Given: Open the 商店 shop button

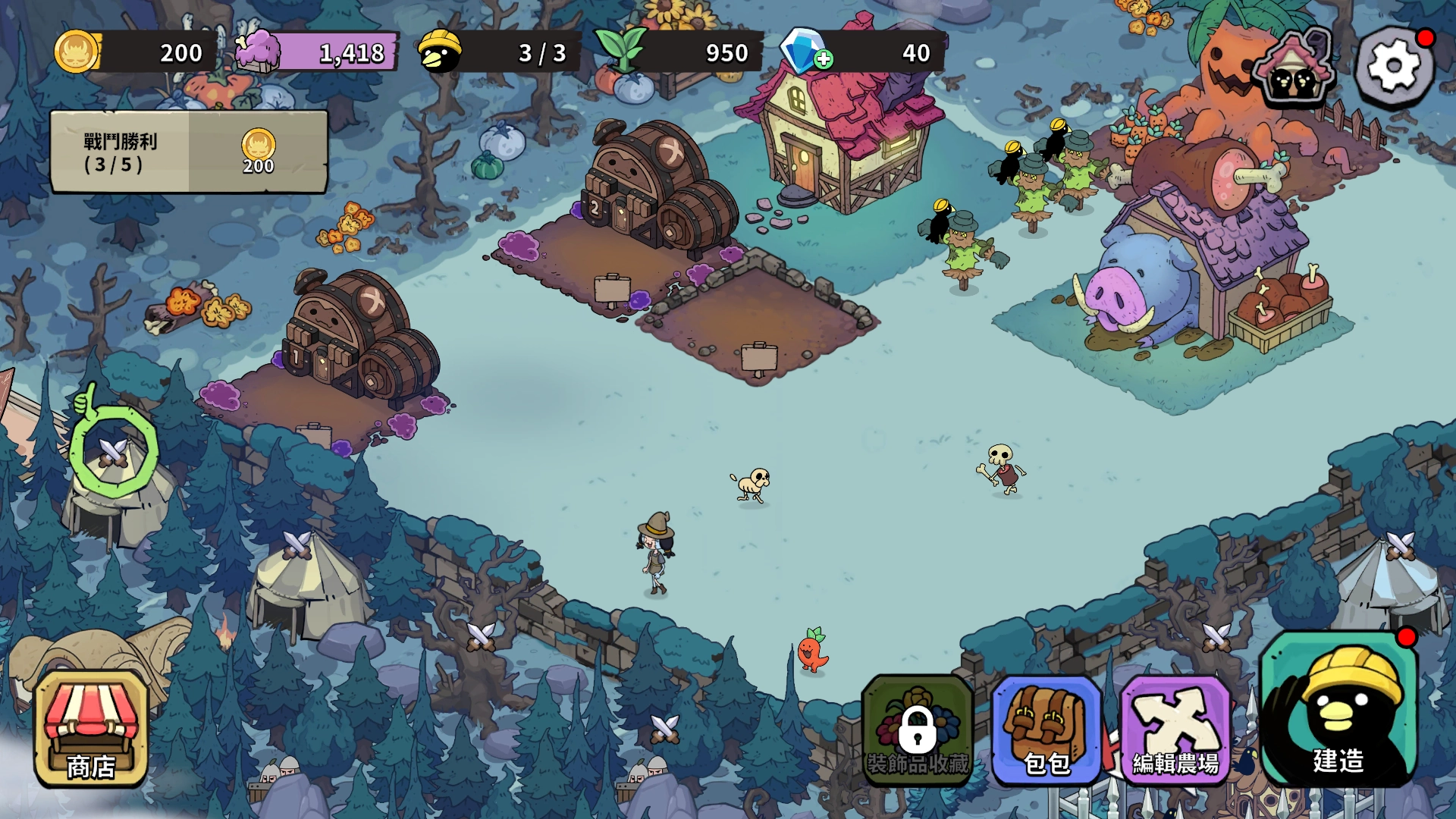Looking at the screenshot, I should (x=91, y=730).
